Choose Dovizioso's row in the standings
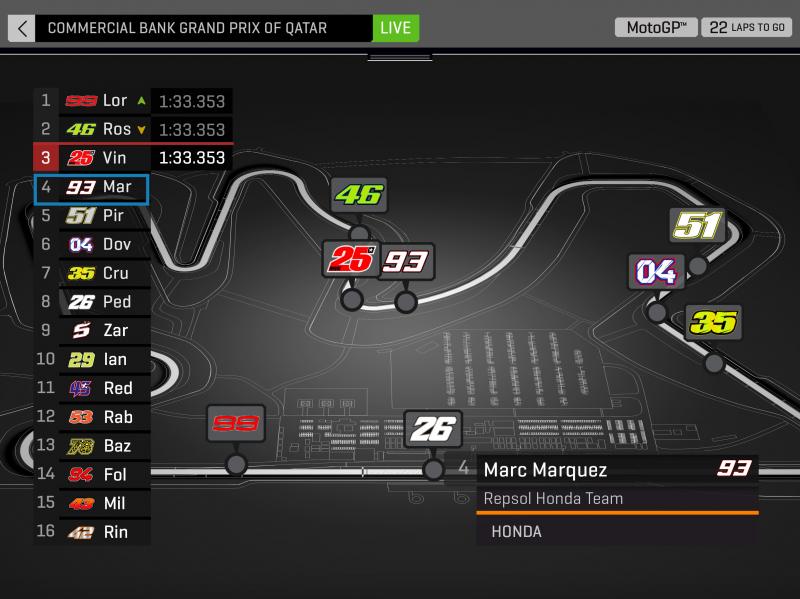The height and width of the screenshot is (599, 800). [92, 244]
